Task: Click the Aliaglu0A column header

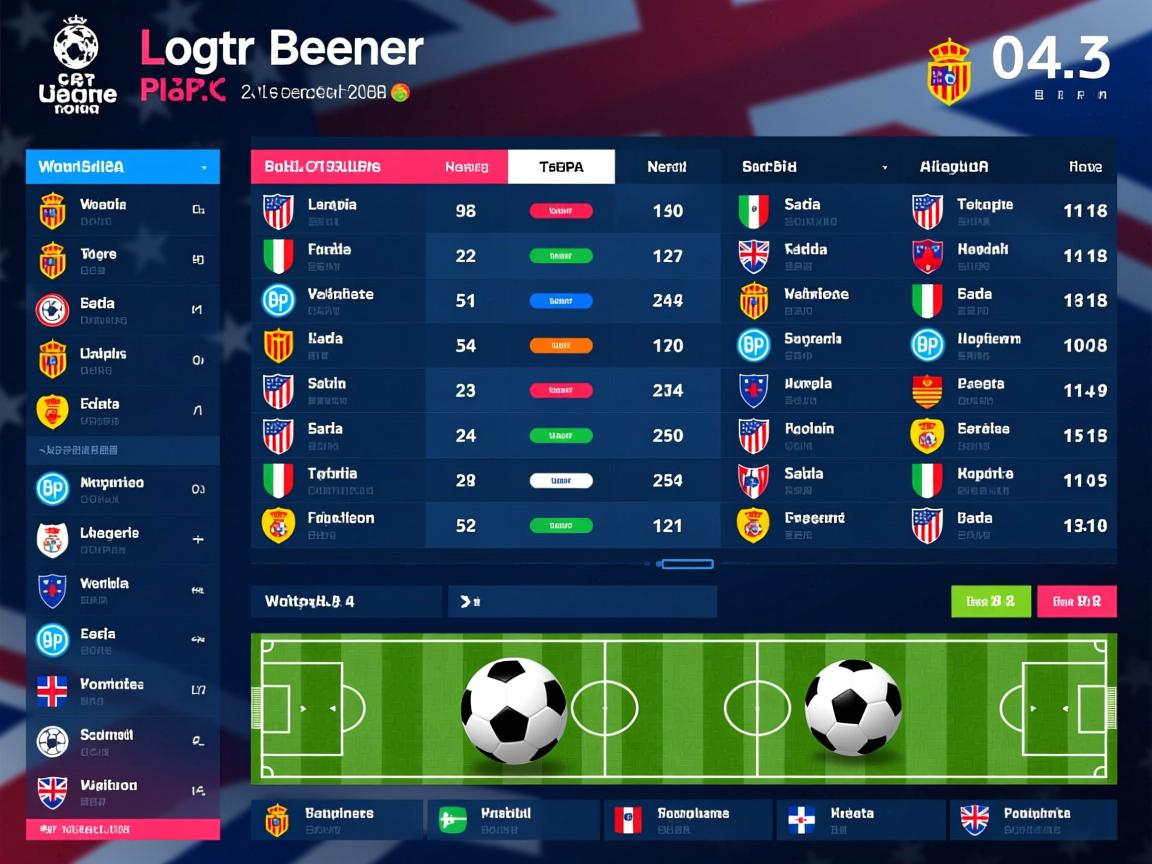Action: (x=953, y=167)
